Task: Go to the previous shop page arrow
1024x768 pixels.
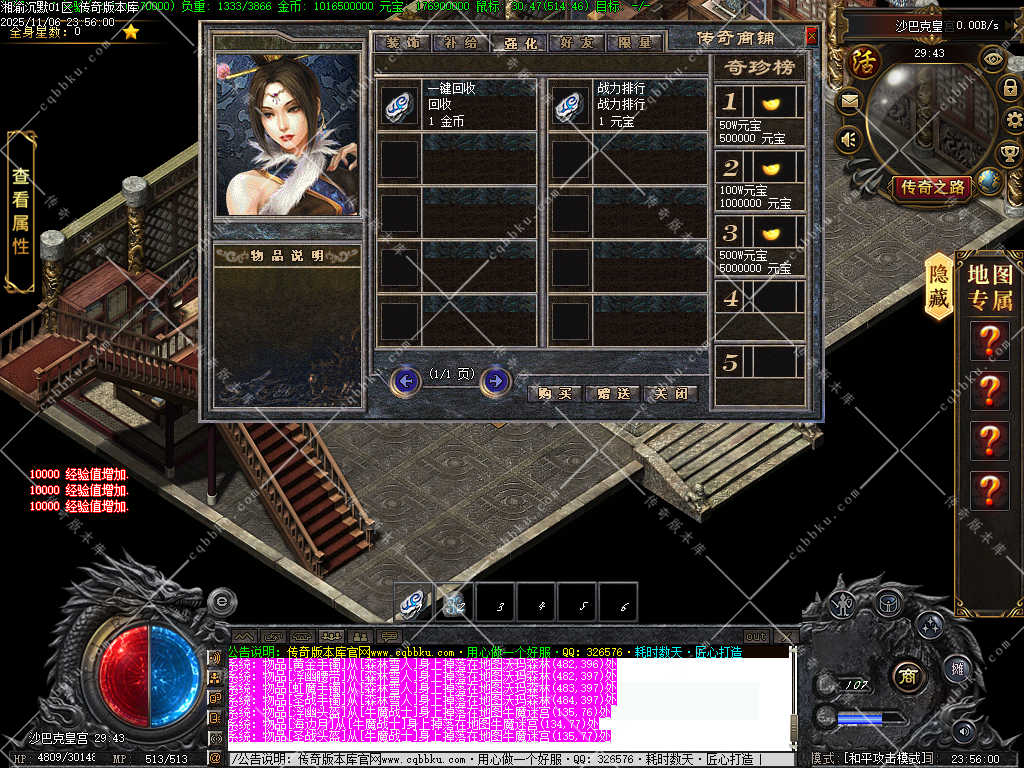Action: point(405,381)
